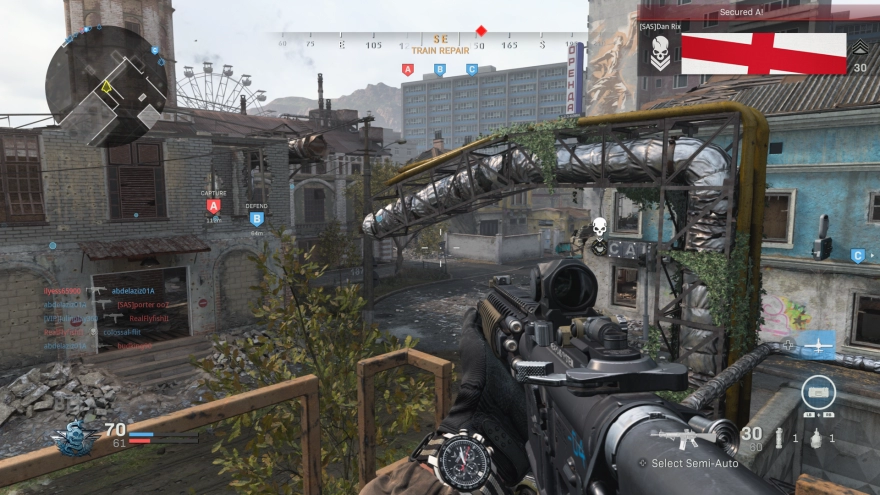Select the red A flag on the compass
The image size is (880, 495).
(407, 70)
